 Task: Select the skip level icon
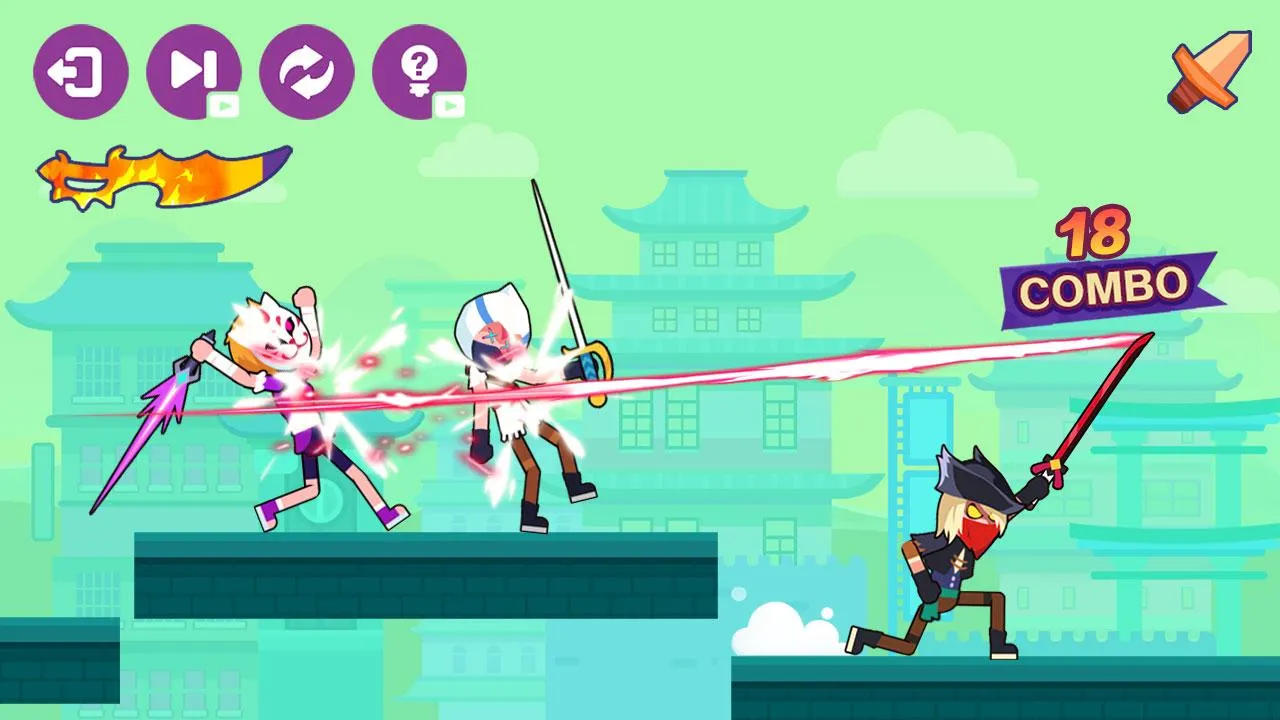192,70
